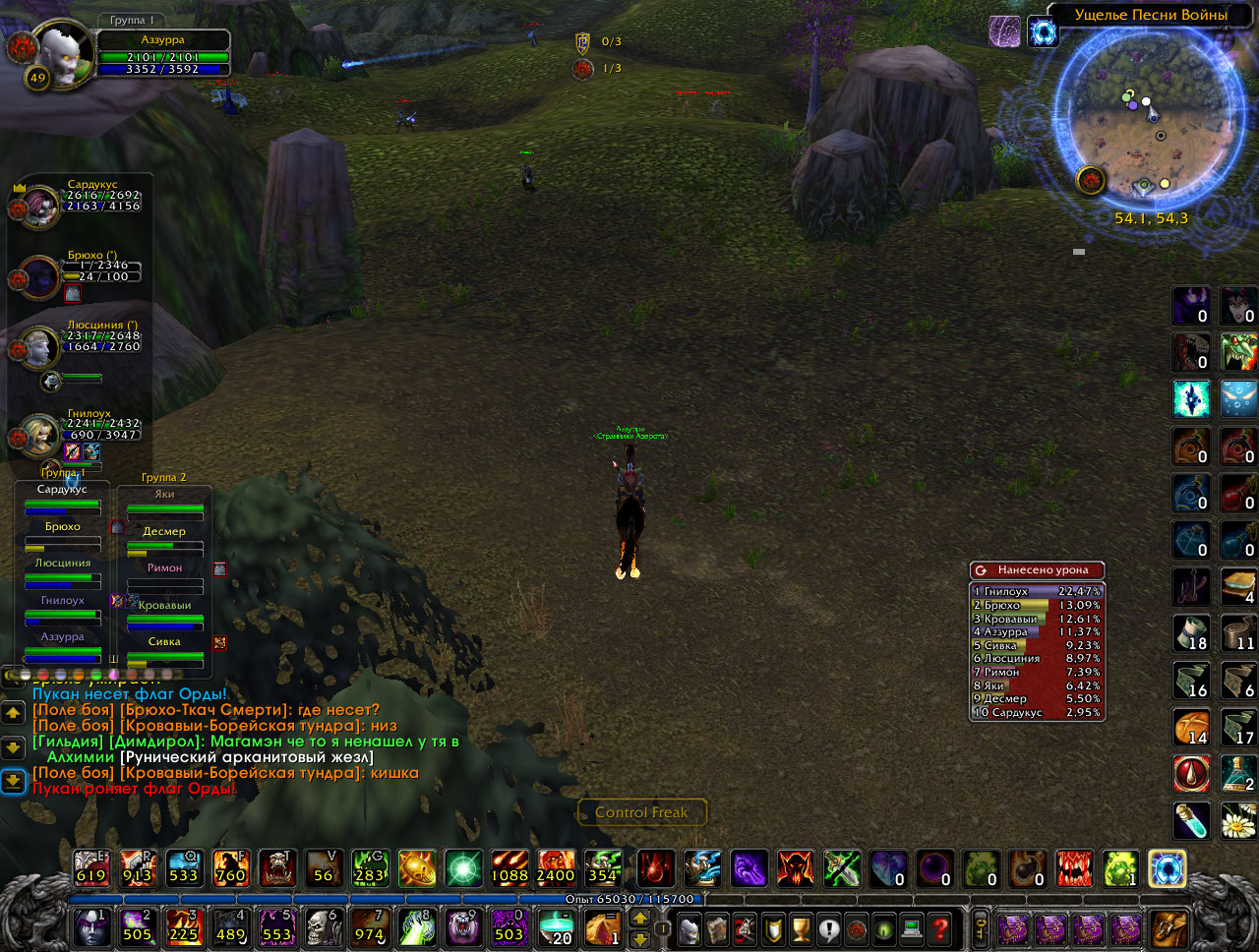Open the backpack bag slot
Screen dimensions: 1259x952
click(x=1169, y=928)
